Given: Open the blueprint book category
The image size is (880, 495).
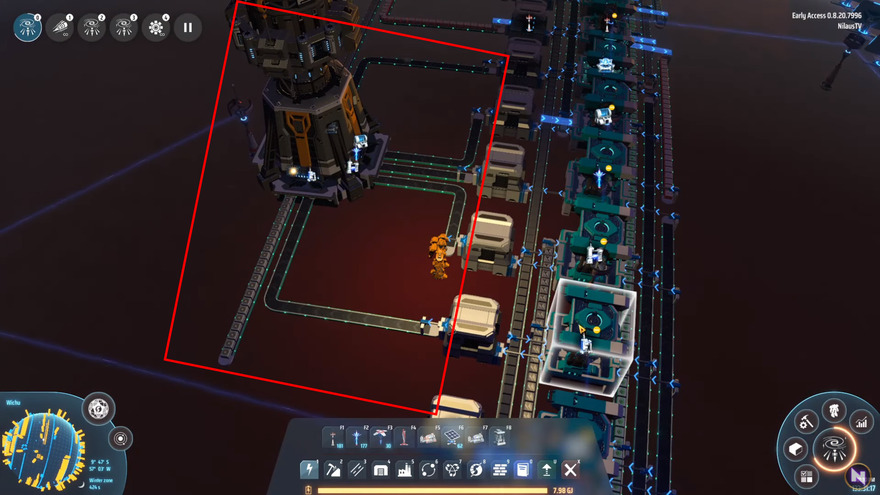Looking at the screenshot, I should coord(523,469).
